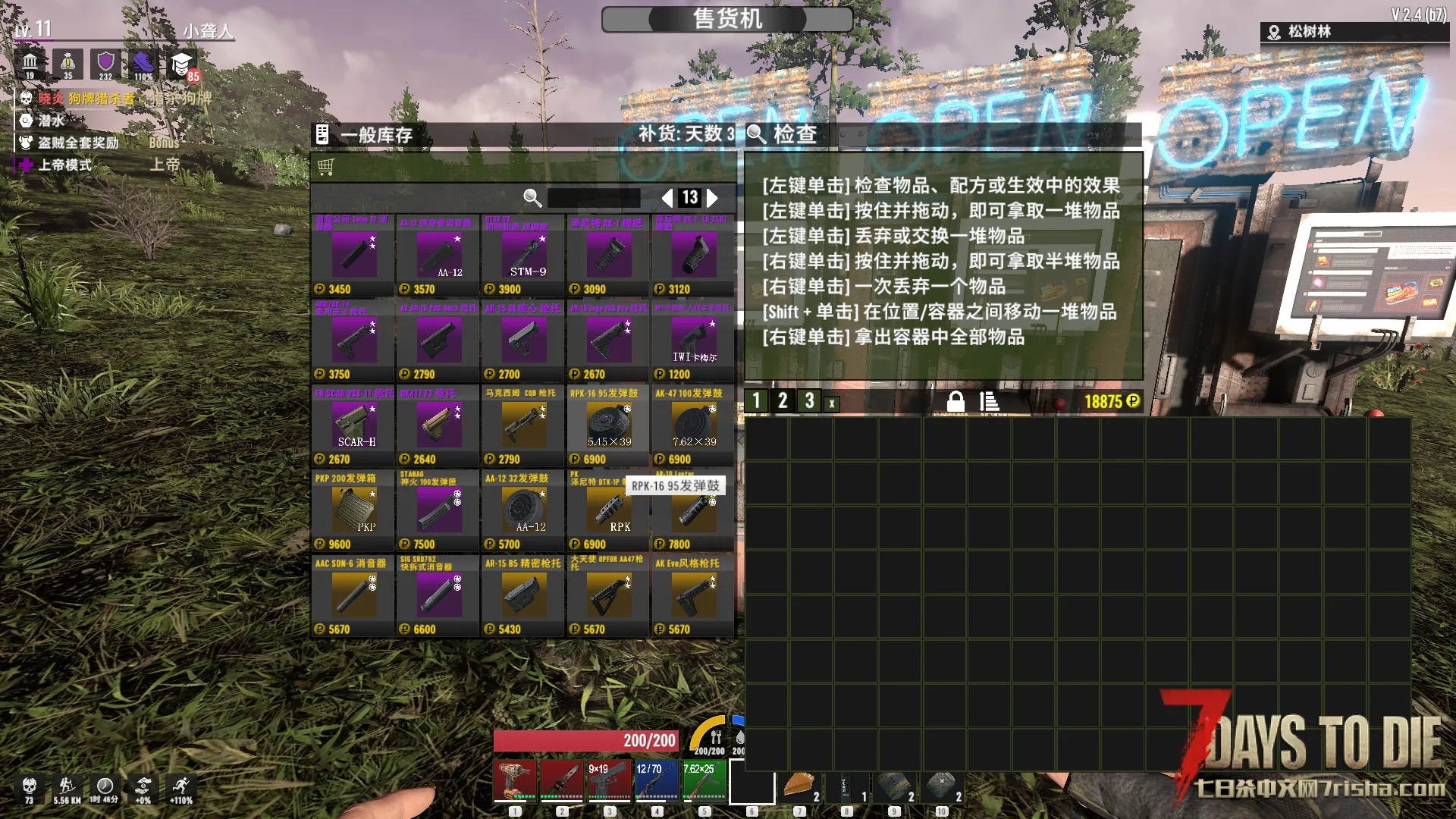The height and width of the screenshot is (819, 1456).
Task: Go to the next vendor page
Action: pos(713,198)
